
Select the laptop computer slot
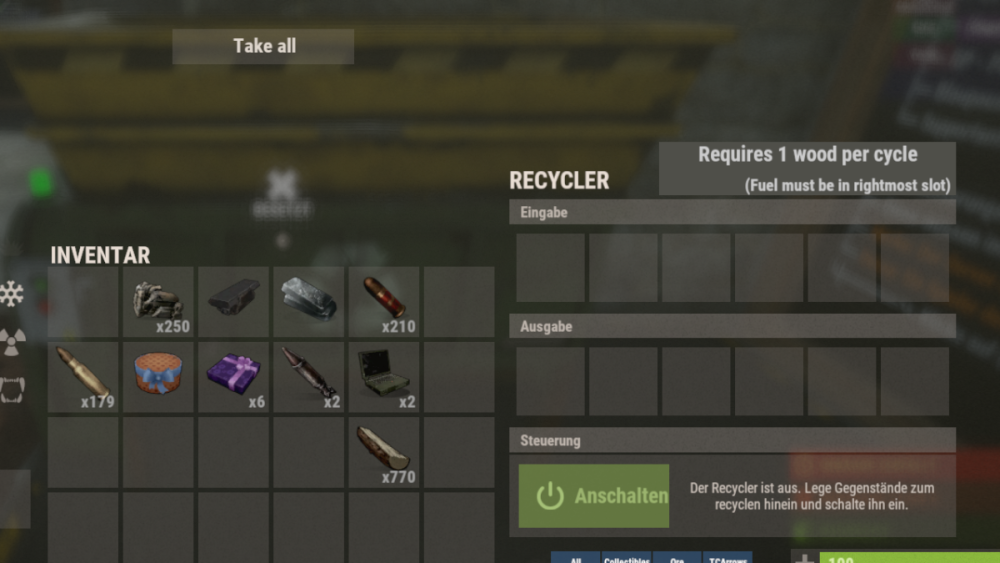pos(384,376)
